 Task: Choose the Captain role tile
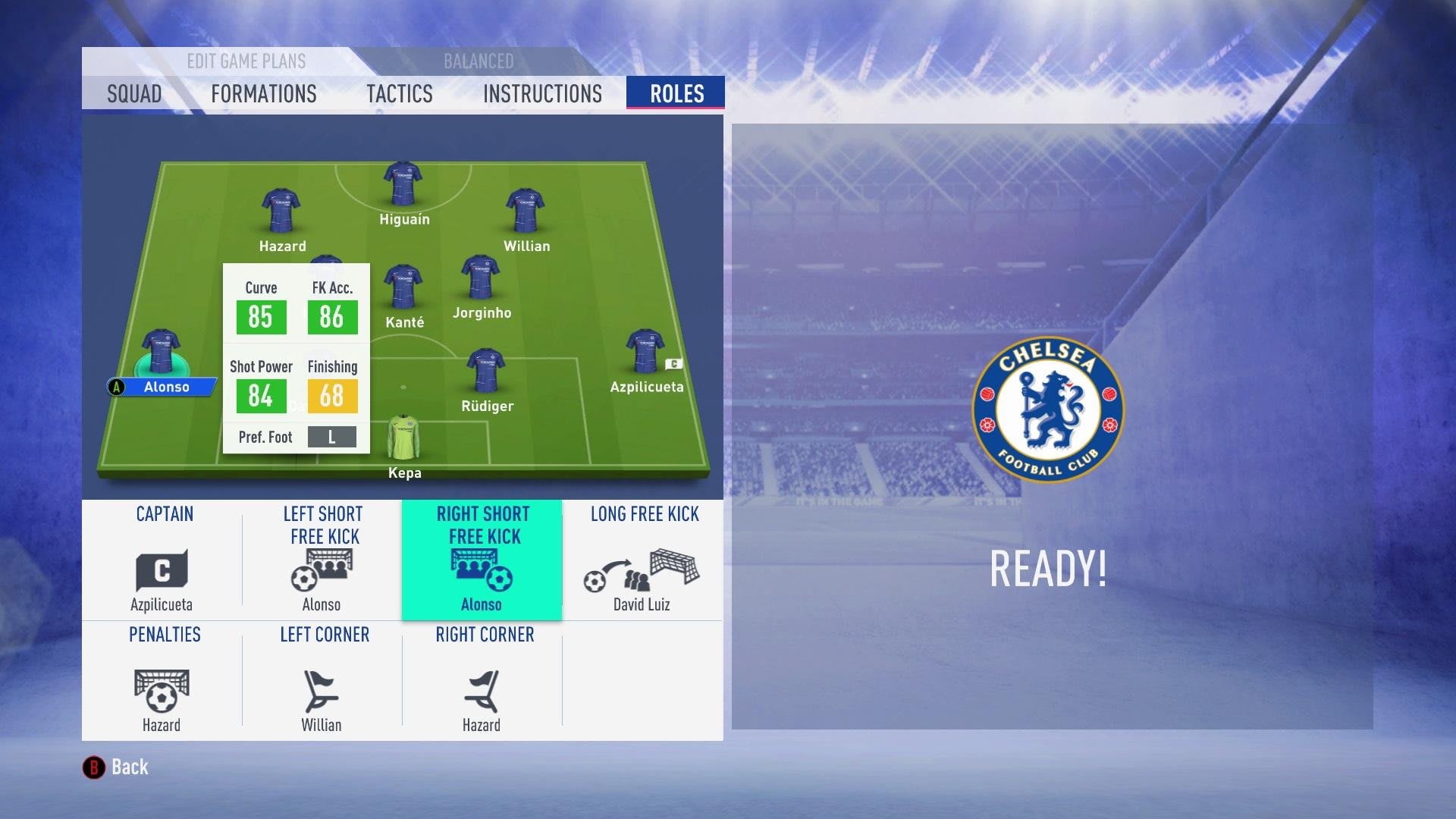[162, 561]
